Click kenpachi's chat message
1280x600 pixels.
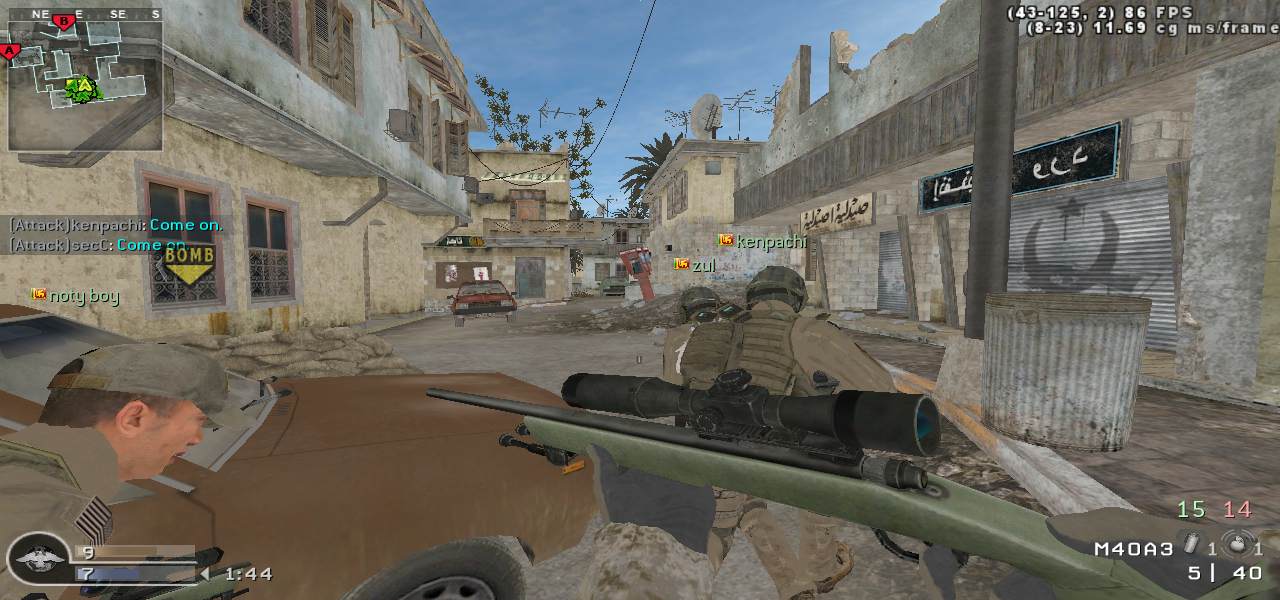click(x=116, y=225)
